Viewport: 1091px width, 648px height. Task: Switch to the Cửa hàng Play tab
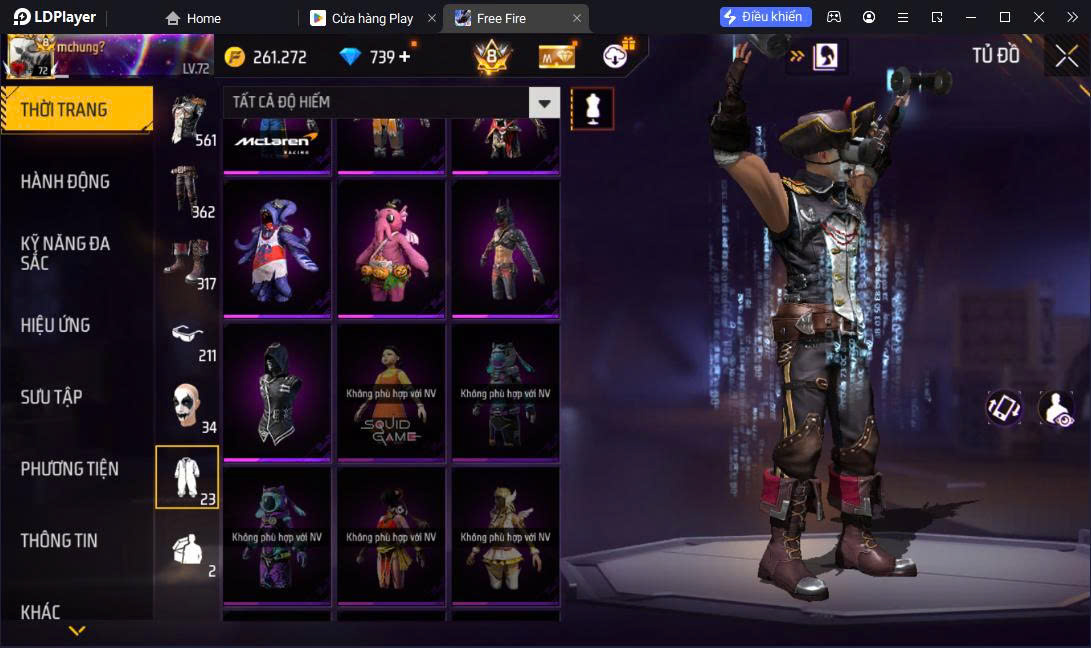tap(372, 18)
